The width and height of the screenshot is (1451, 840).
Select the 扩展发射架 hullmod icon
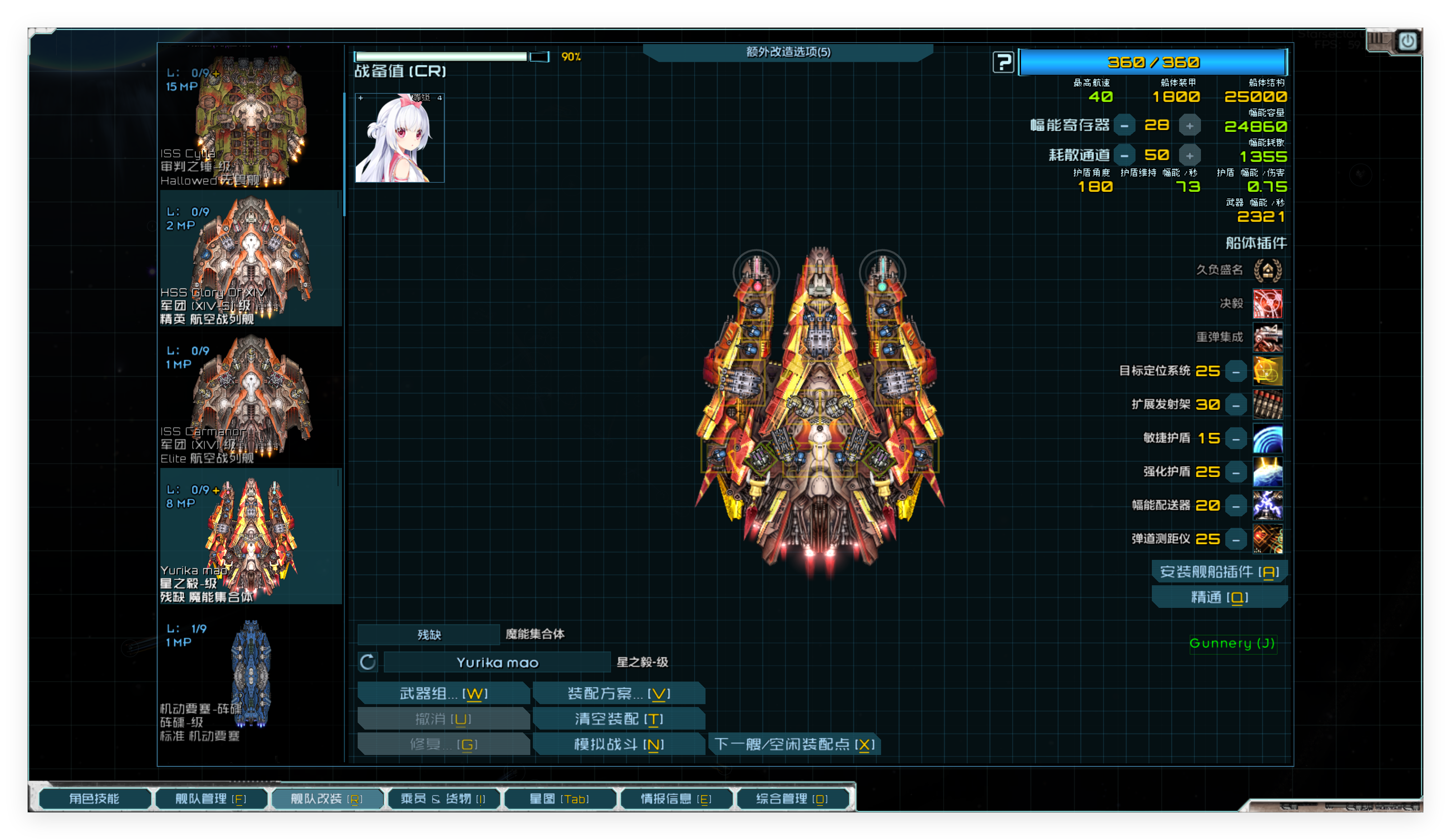click(1268, 404)
